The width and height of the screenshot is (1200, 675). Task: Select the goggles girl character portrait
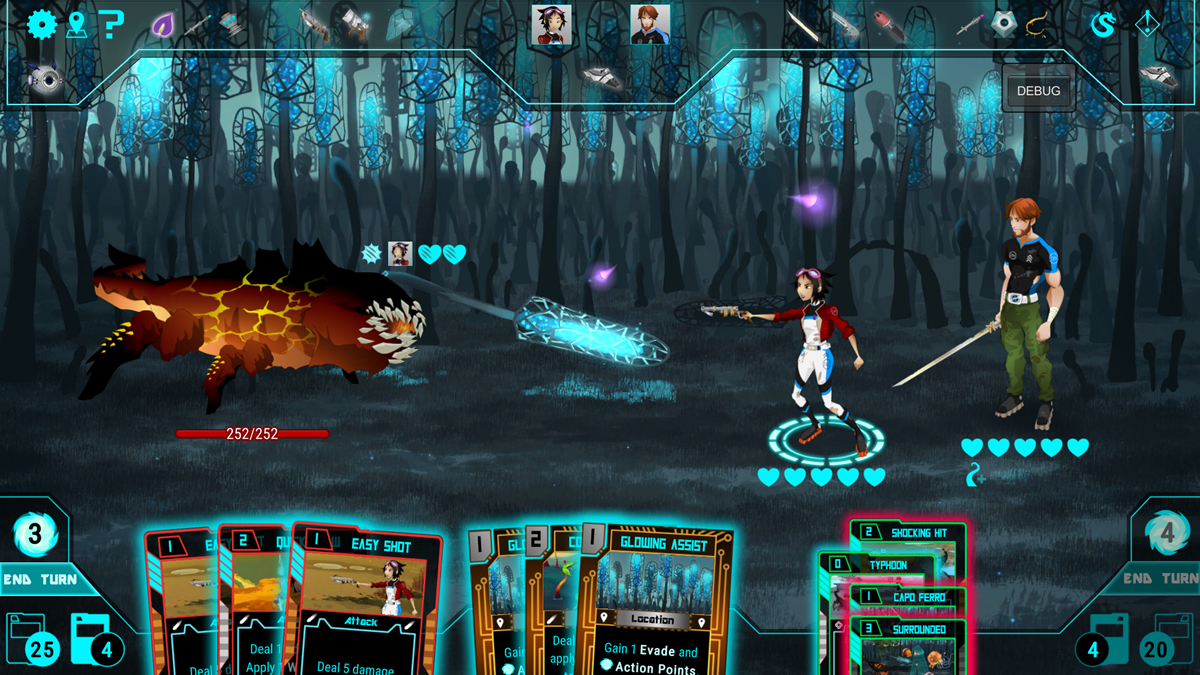point(551,25)
